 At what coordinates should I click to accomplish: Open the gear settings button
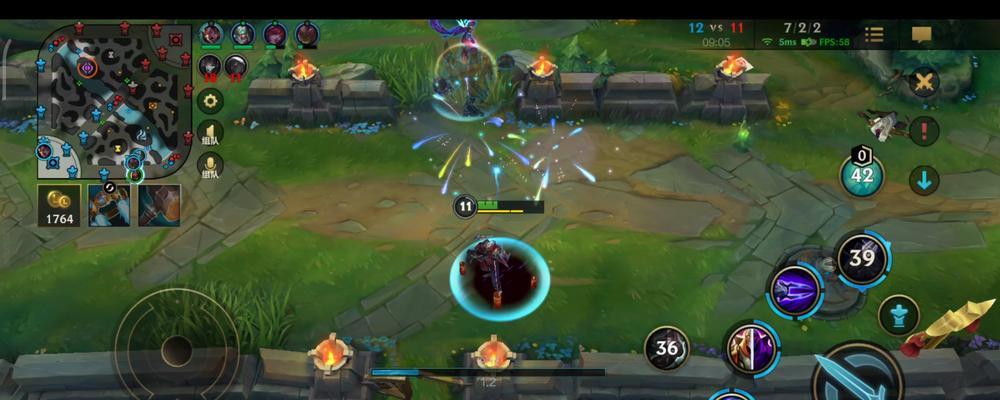click(x=210, y=100)
